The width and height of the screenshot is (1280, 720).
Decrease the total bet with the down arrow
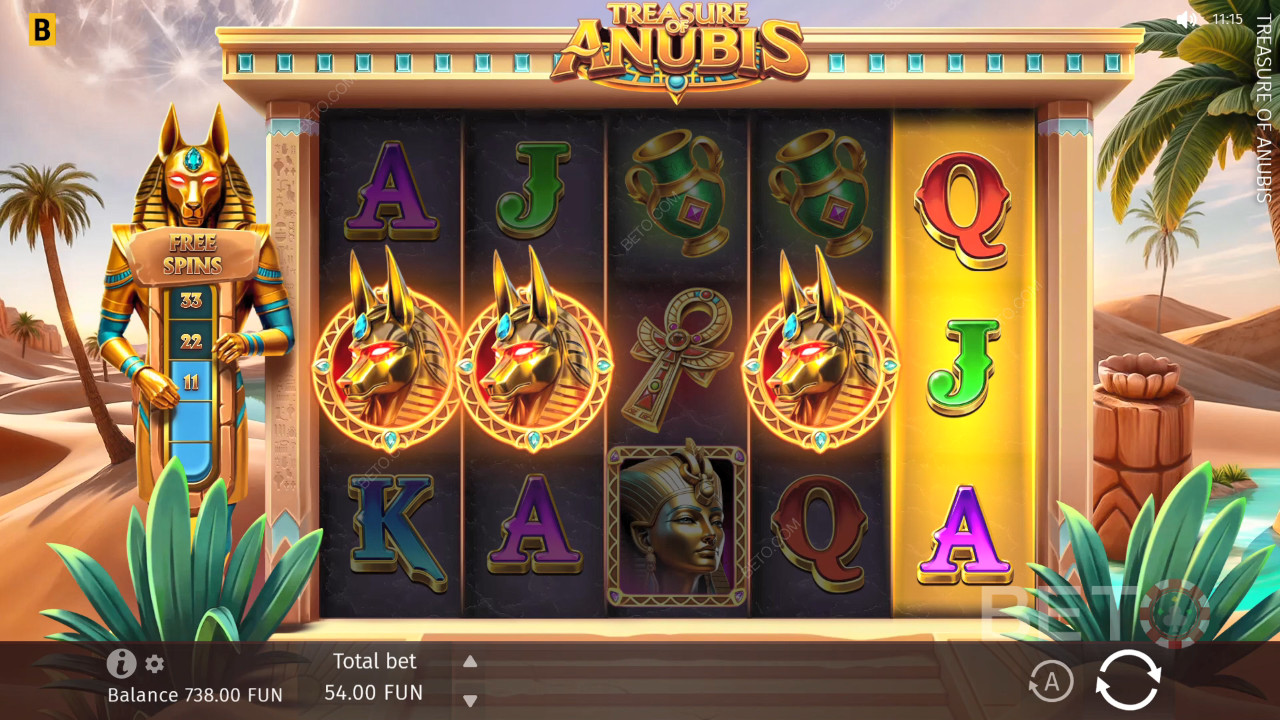point(470,700)
